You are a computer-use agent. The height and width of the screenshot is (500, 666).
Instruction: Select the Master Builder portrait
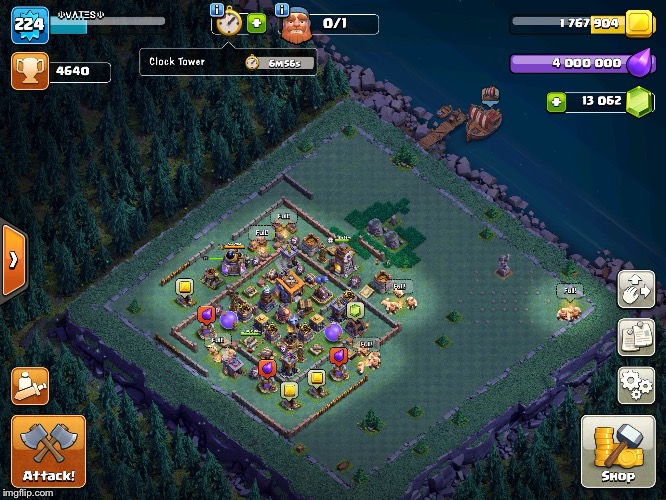[x=295, y=26]
